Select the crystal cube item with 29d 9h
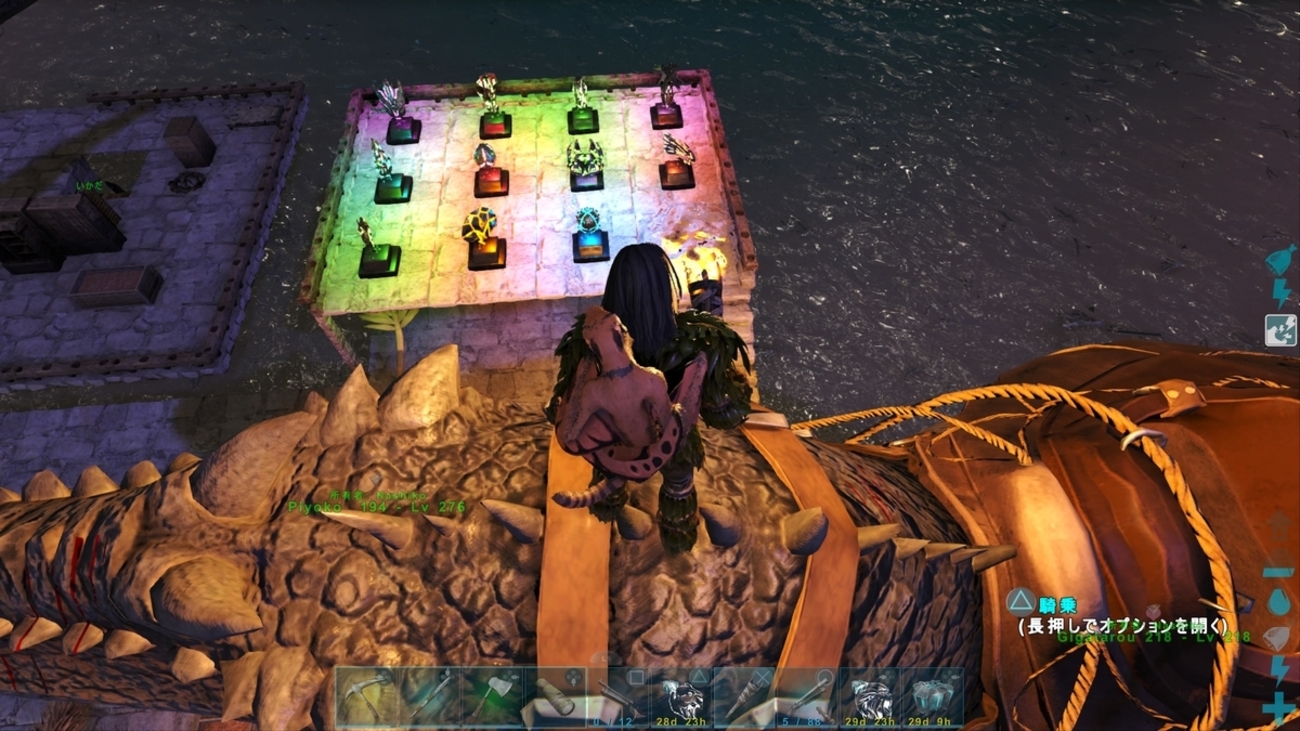This screenshot has height=731, width=1300. [932, 697]
